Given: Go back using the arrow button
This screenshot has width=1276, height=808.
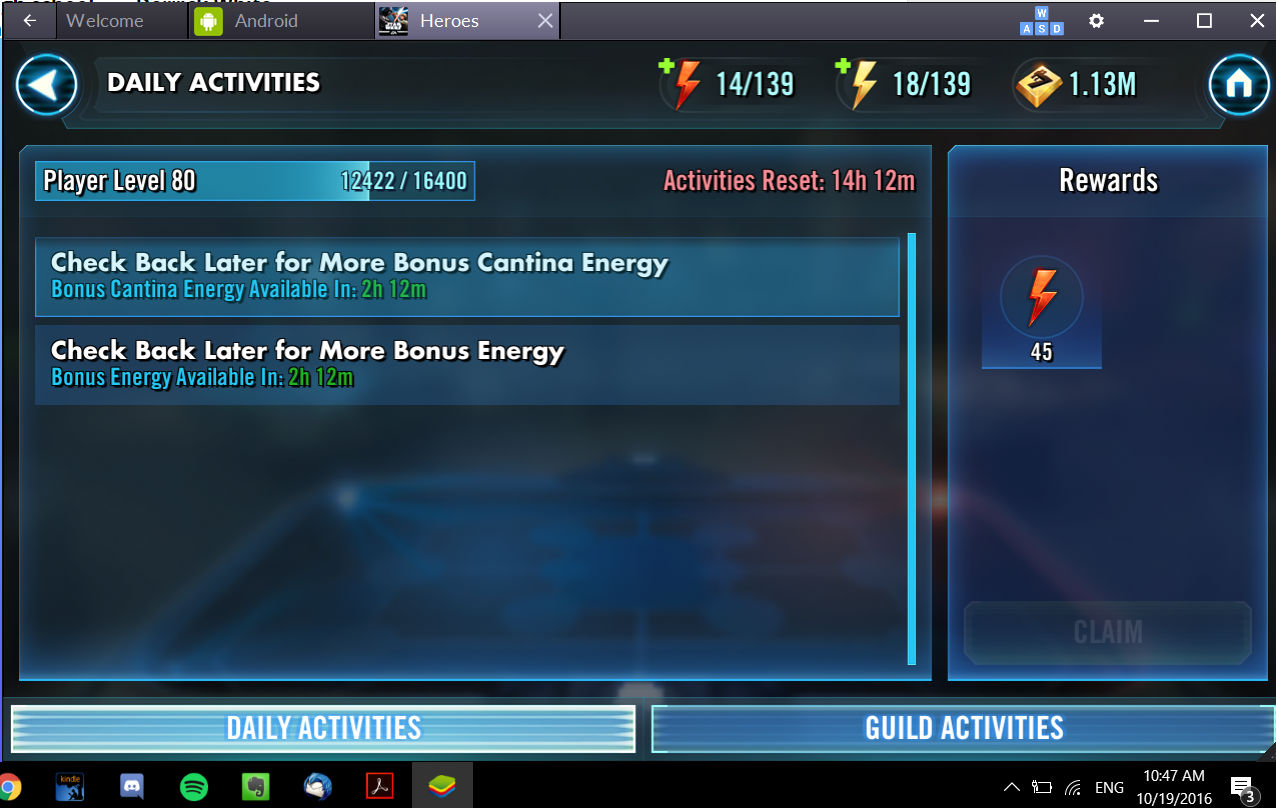Looking at the screenshot, I should 46,85.
